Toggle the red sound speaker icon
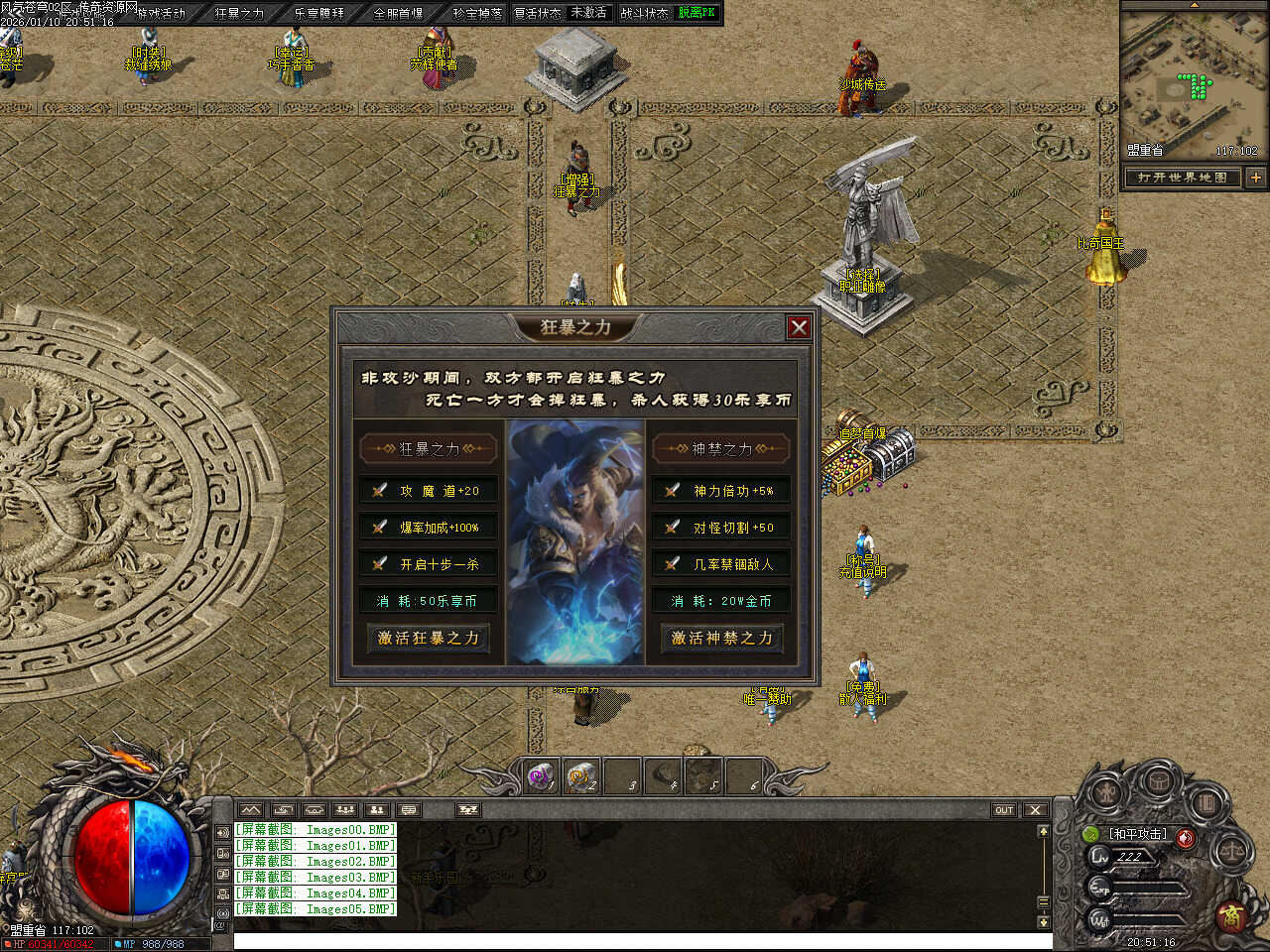1270x952 pixels. point(1186,837)
